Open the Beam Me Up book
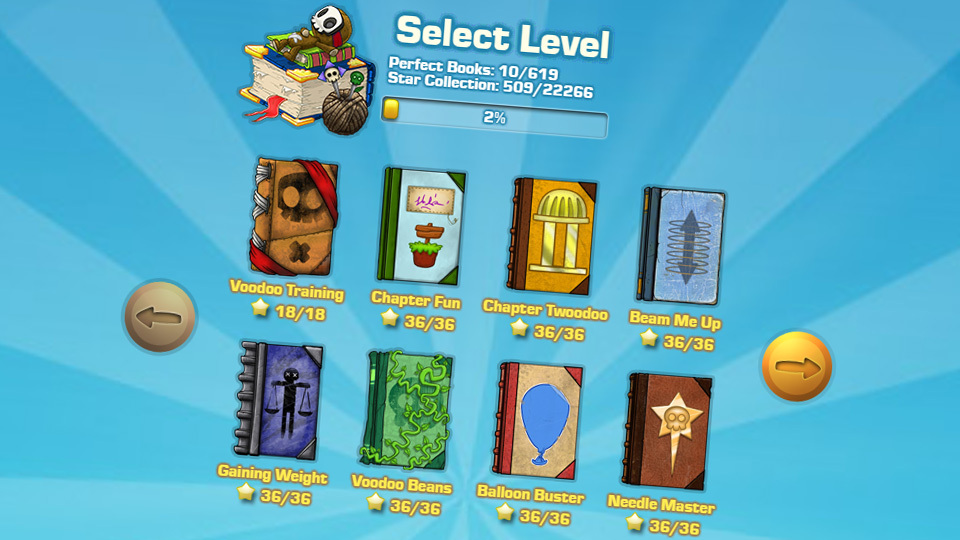 (680, 245)
